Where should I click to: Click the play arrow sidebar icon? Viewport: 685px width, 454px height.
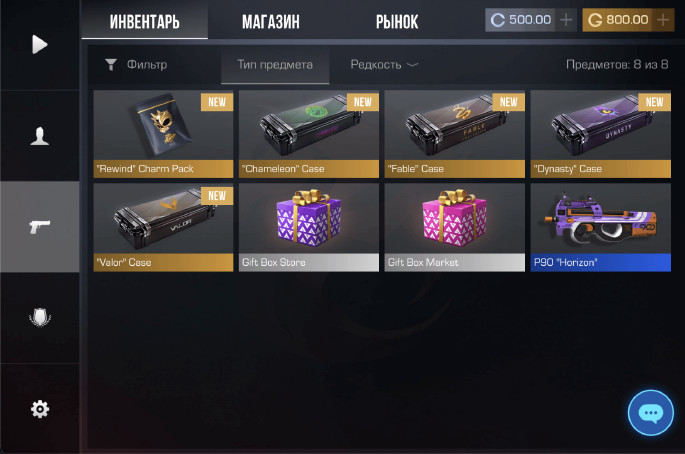tap(40, 45)
